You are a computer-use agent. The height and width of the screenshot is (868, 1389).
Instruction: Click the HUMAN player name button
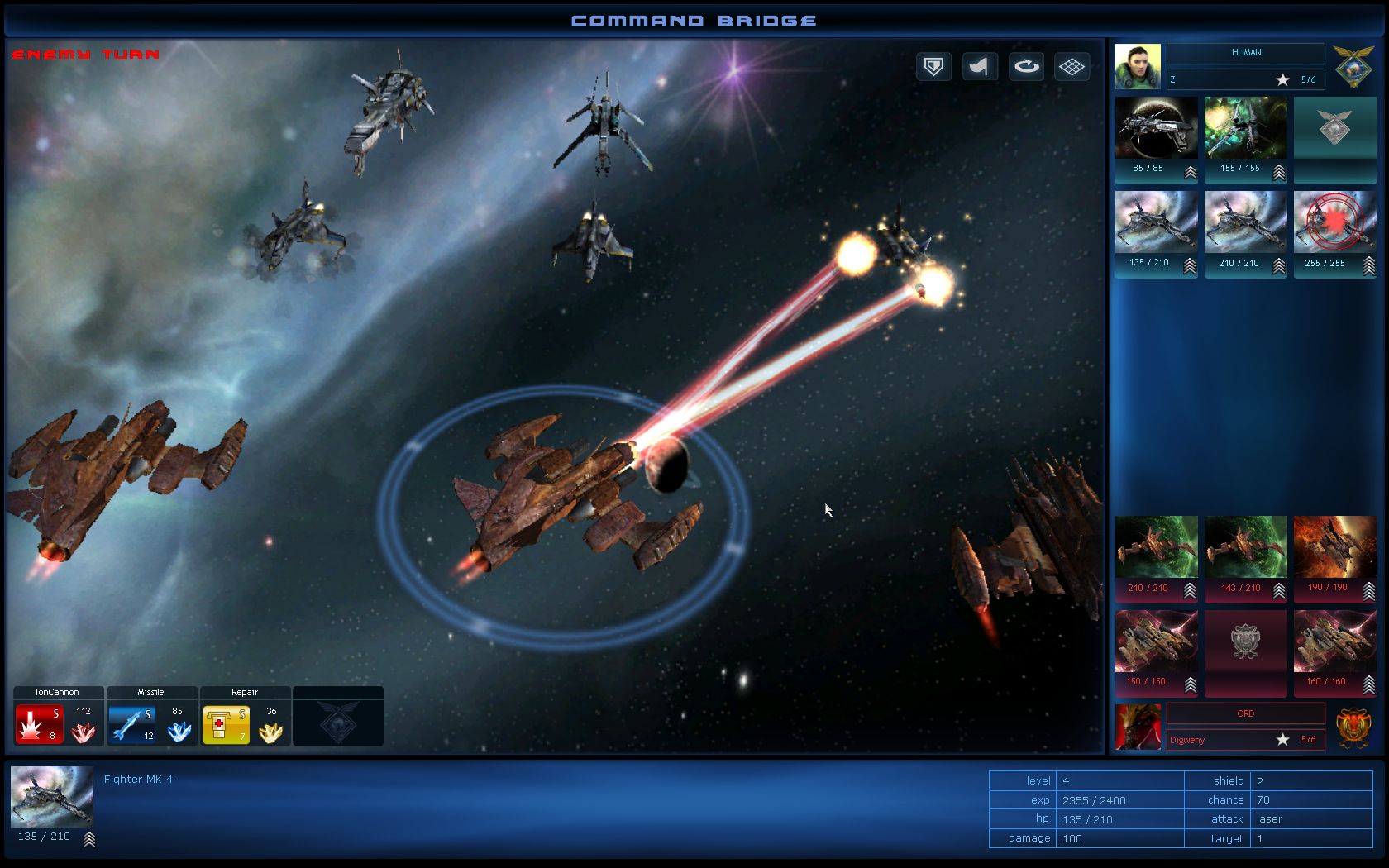(1244, 53)
